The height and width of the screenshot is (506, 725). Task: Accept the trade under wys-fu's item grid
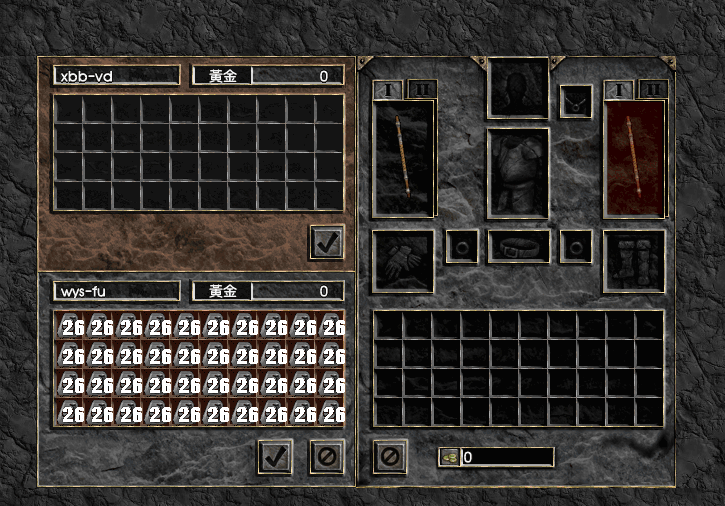coord(275,456)
